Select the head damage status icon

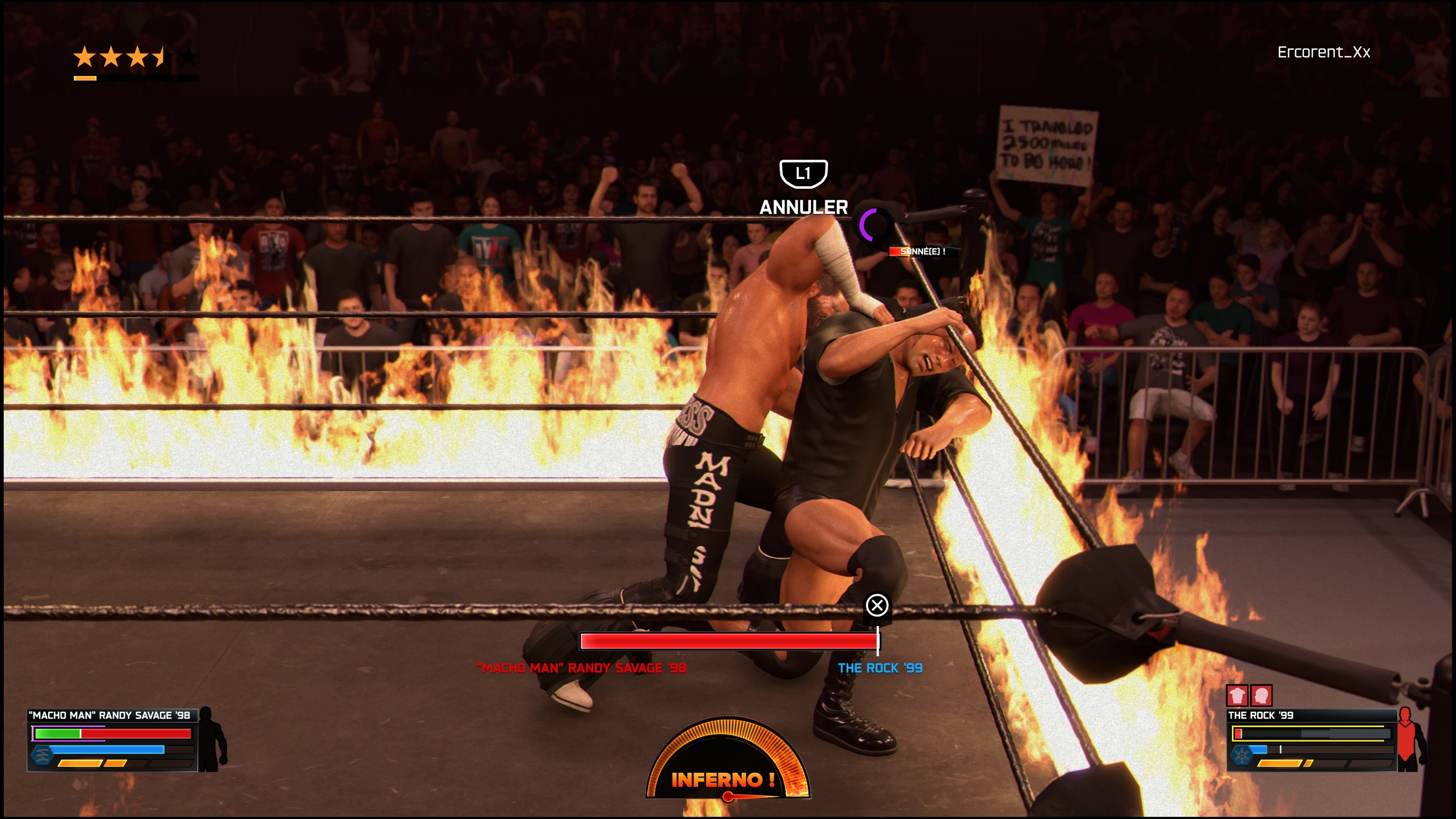click(x=1261, y=695)
